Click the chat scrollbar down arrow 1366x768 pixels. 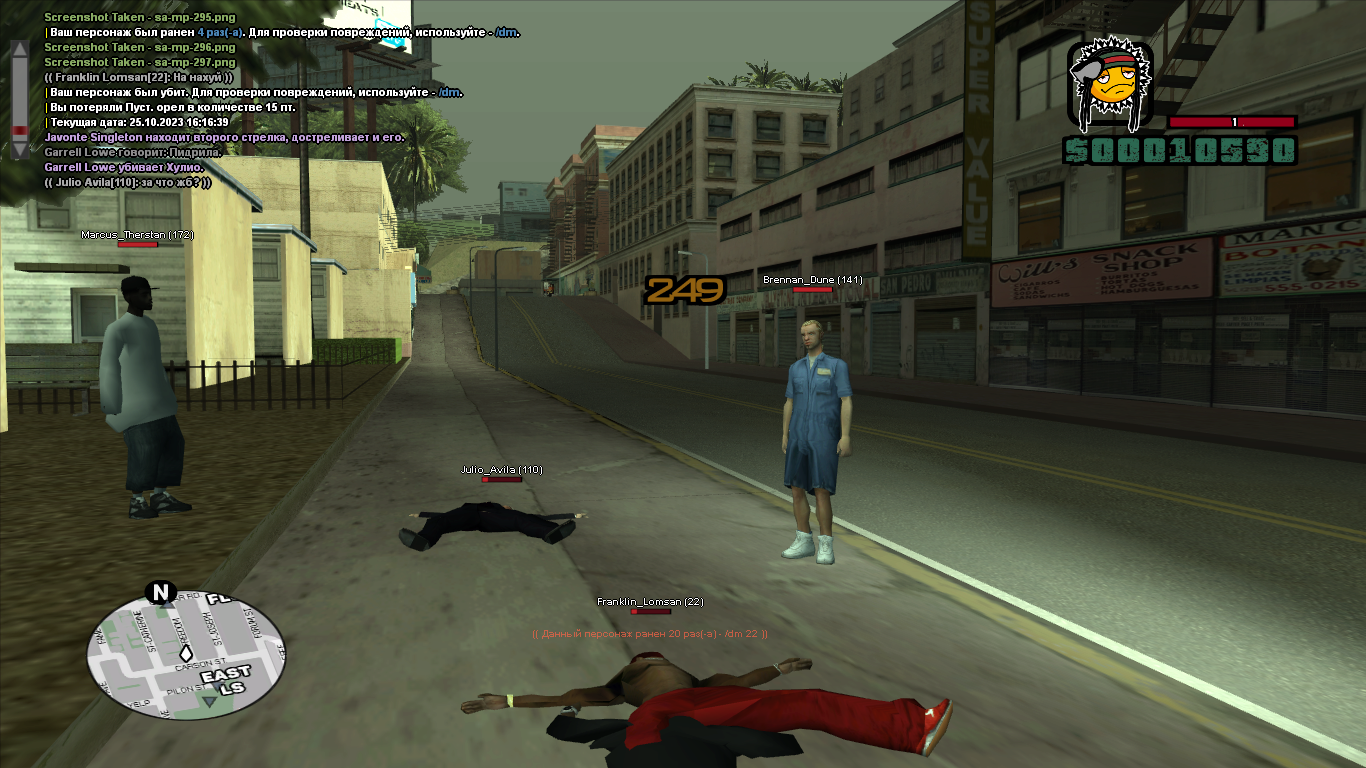[19, 151]
